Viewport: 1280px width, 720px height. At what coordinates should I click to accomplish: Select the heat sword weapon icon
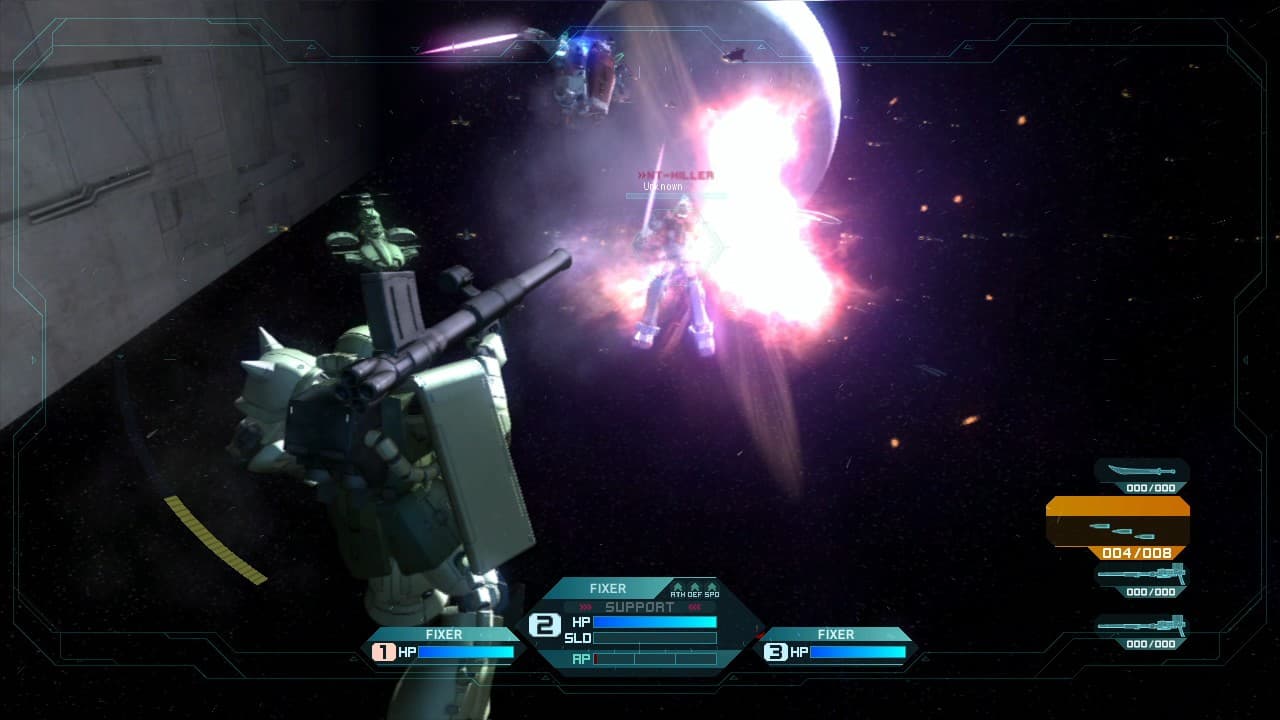pyautogui.click(x=1141, y=470)
